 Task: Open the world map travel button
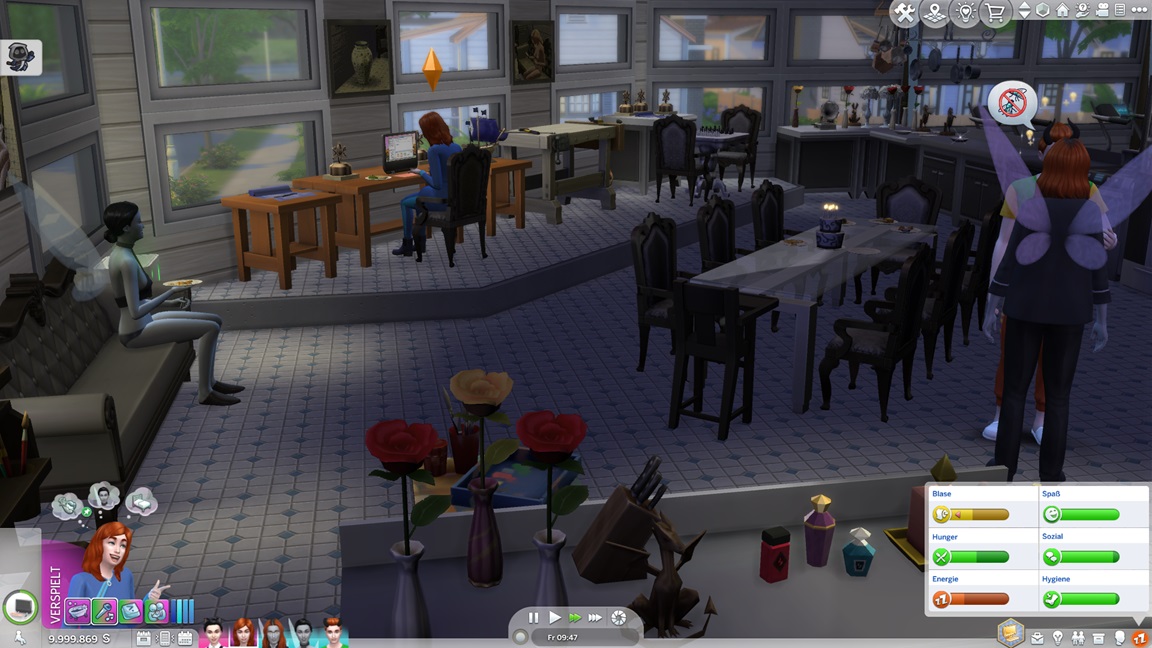(934, 13)
